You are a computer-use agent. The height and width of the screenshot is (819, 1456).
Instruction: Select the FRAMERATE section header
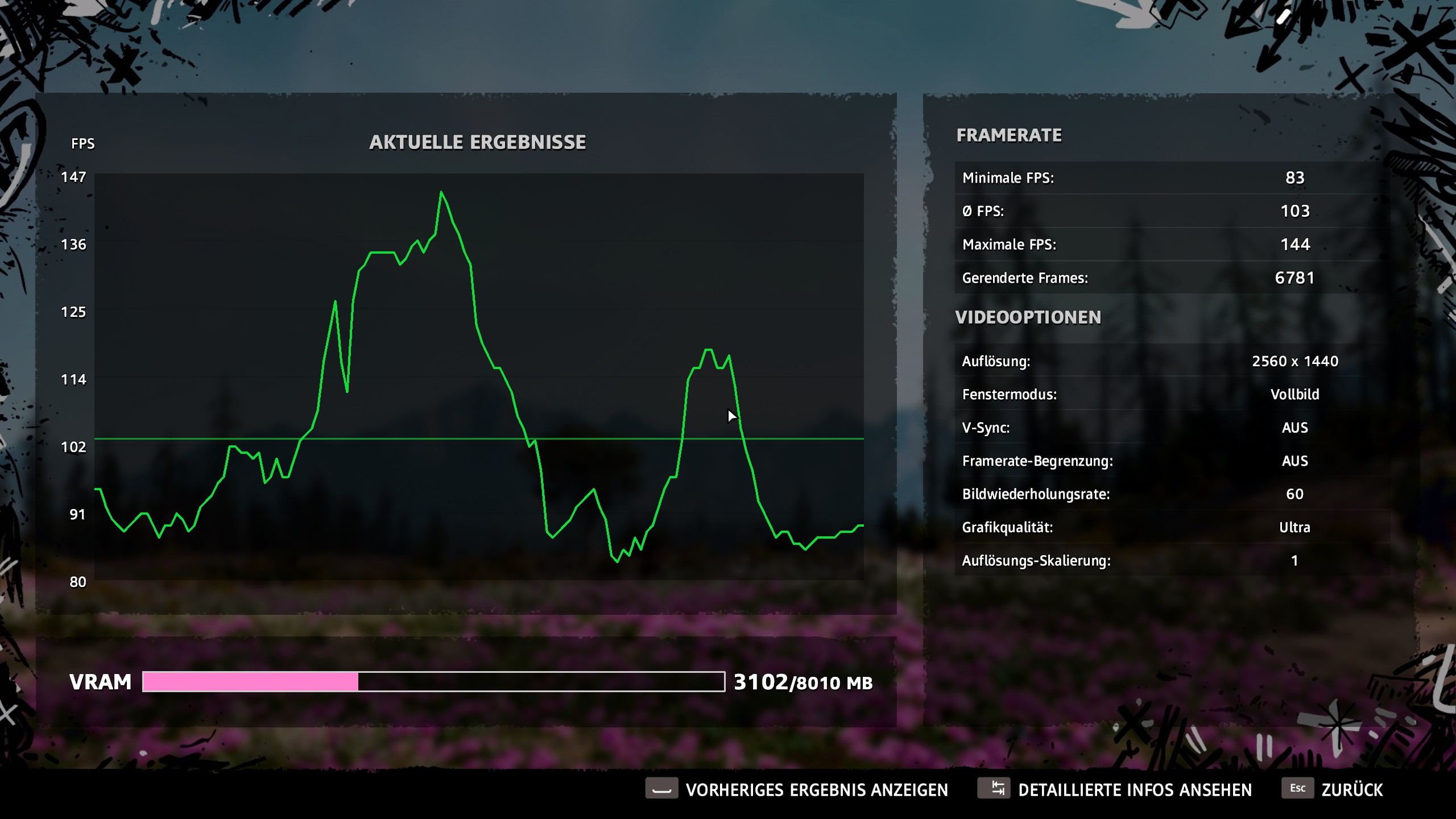pos(1008,135)
